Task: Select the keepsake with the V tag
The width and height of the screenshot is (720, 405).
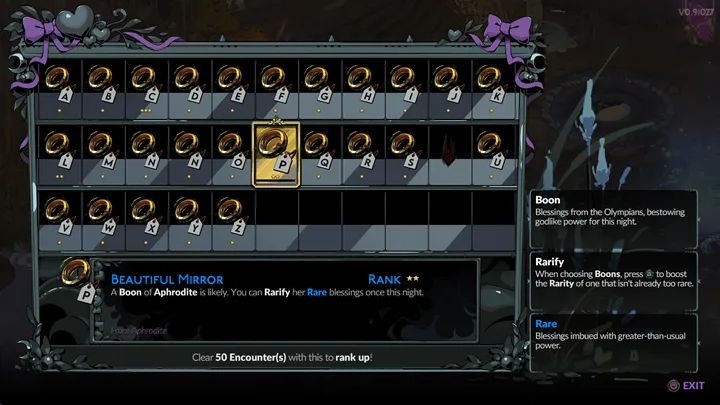Action: 59,213
